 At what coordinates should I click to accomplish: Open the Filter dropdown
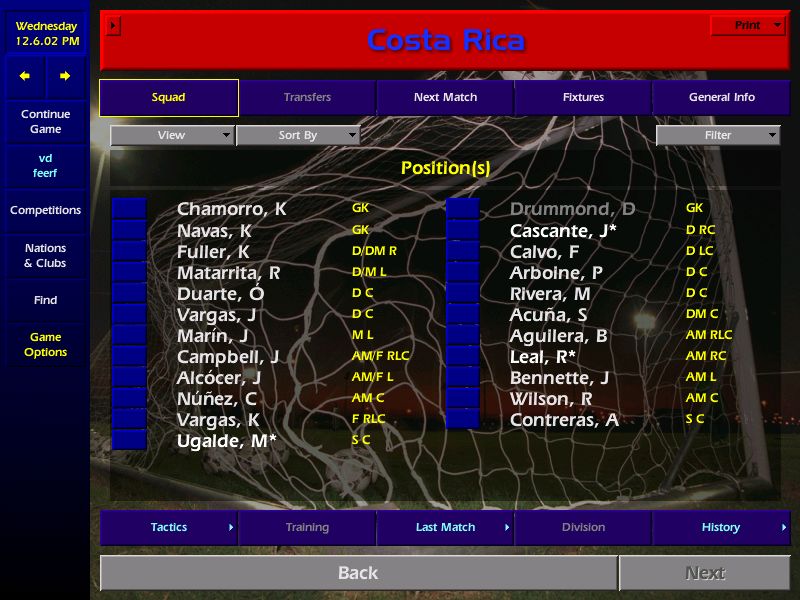718,135
